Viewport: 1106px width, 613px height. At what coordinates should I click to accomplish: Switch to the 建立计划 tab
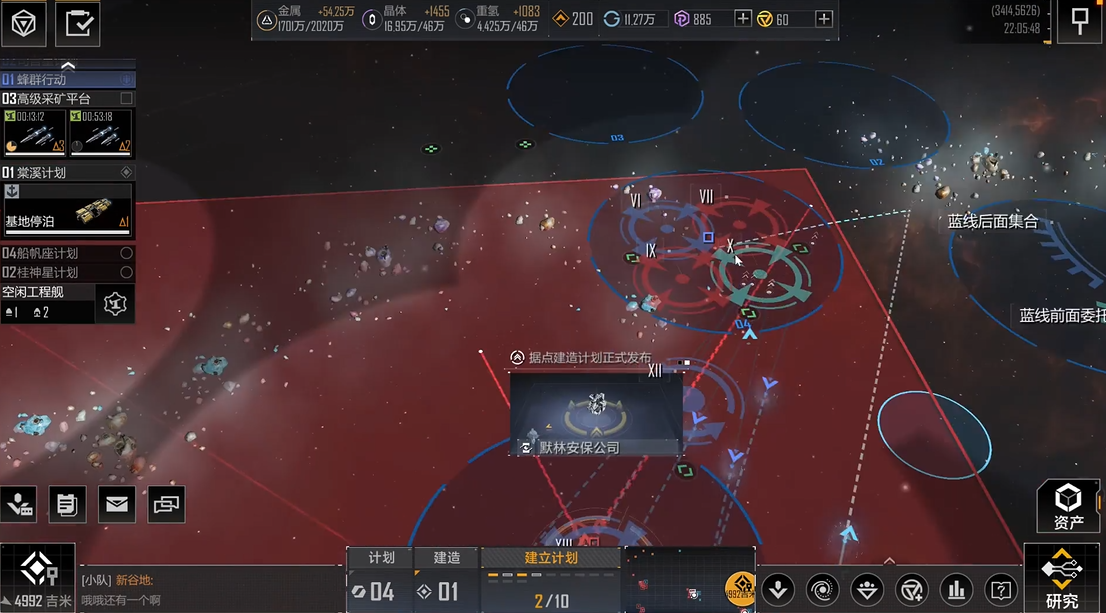tap(551, 558)
